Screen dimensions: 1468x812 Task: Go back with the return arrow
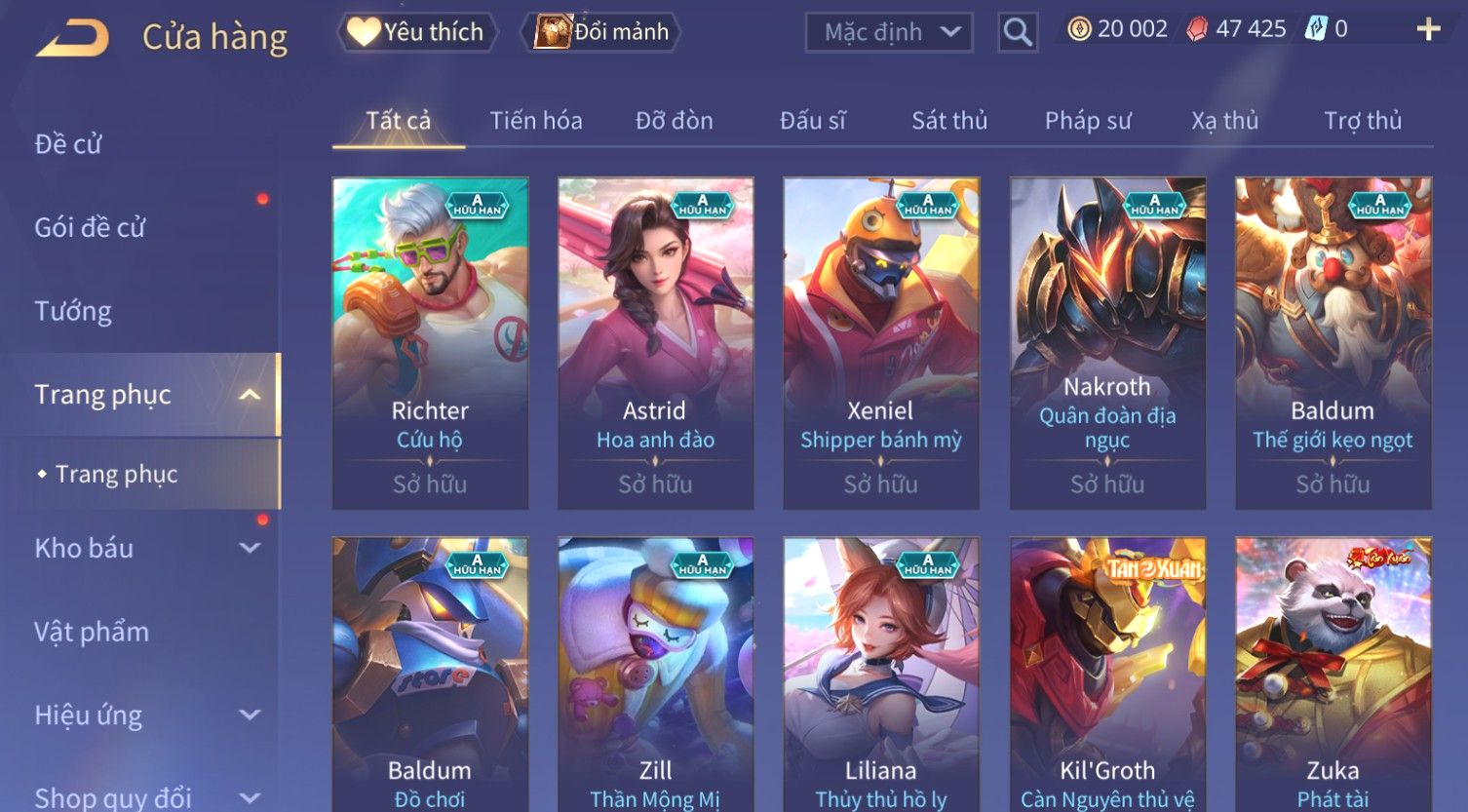pyautogui.click(x=73, y=38)
